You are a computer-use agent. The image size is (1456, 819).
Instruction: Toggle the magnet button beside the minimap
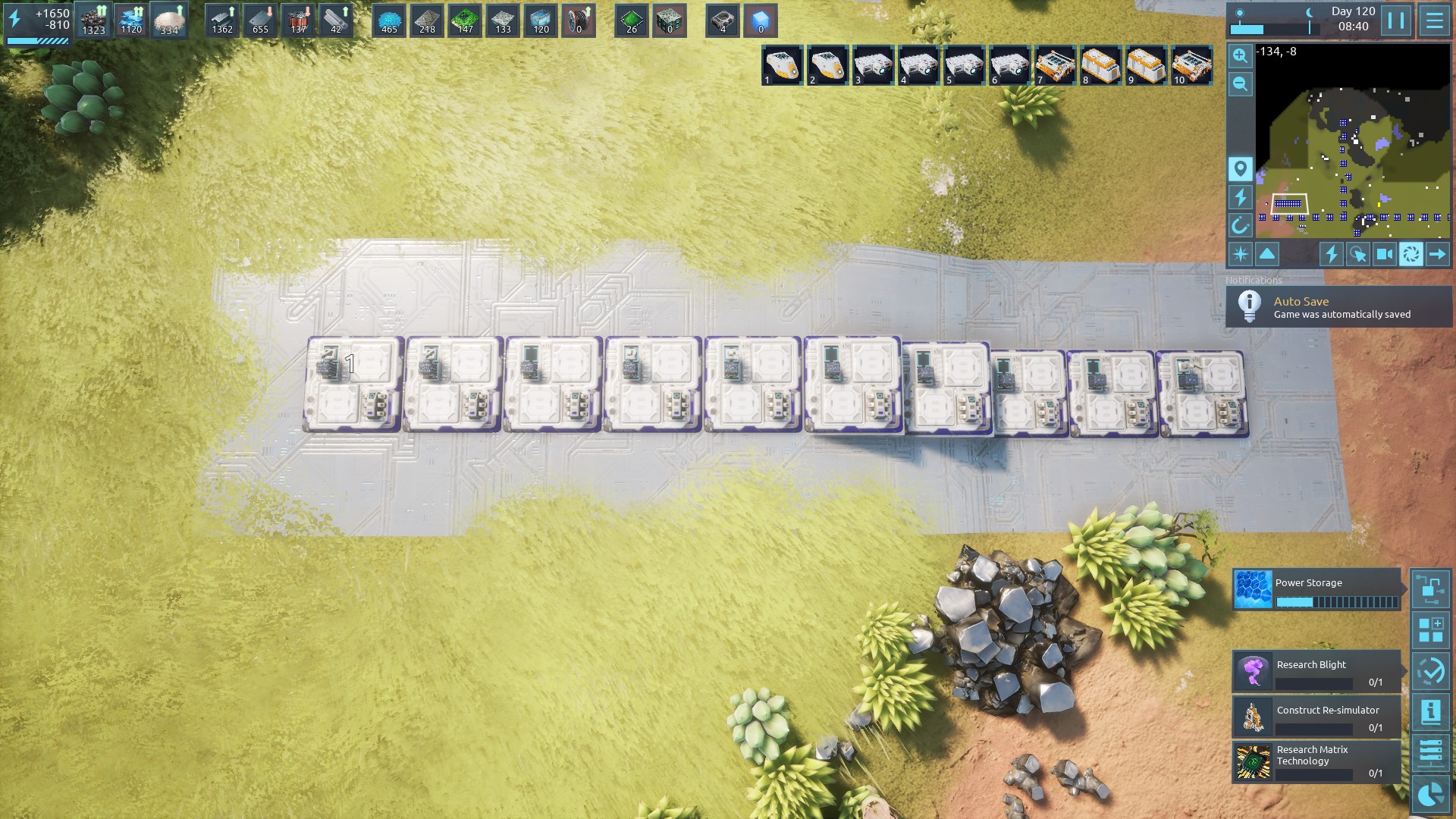click(x=1240, y=225)
